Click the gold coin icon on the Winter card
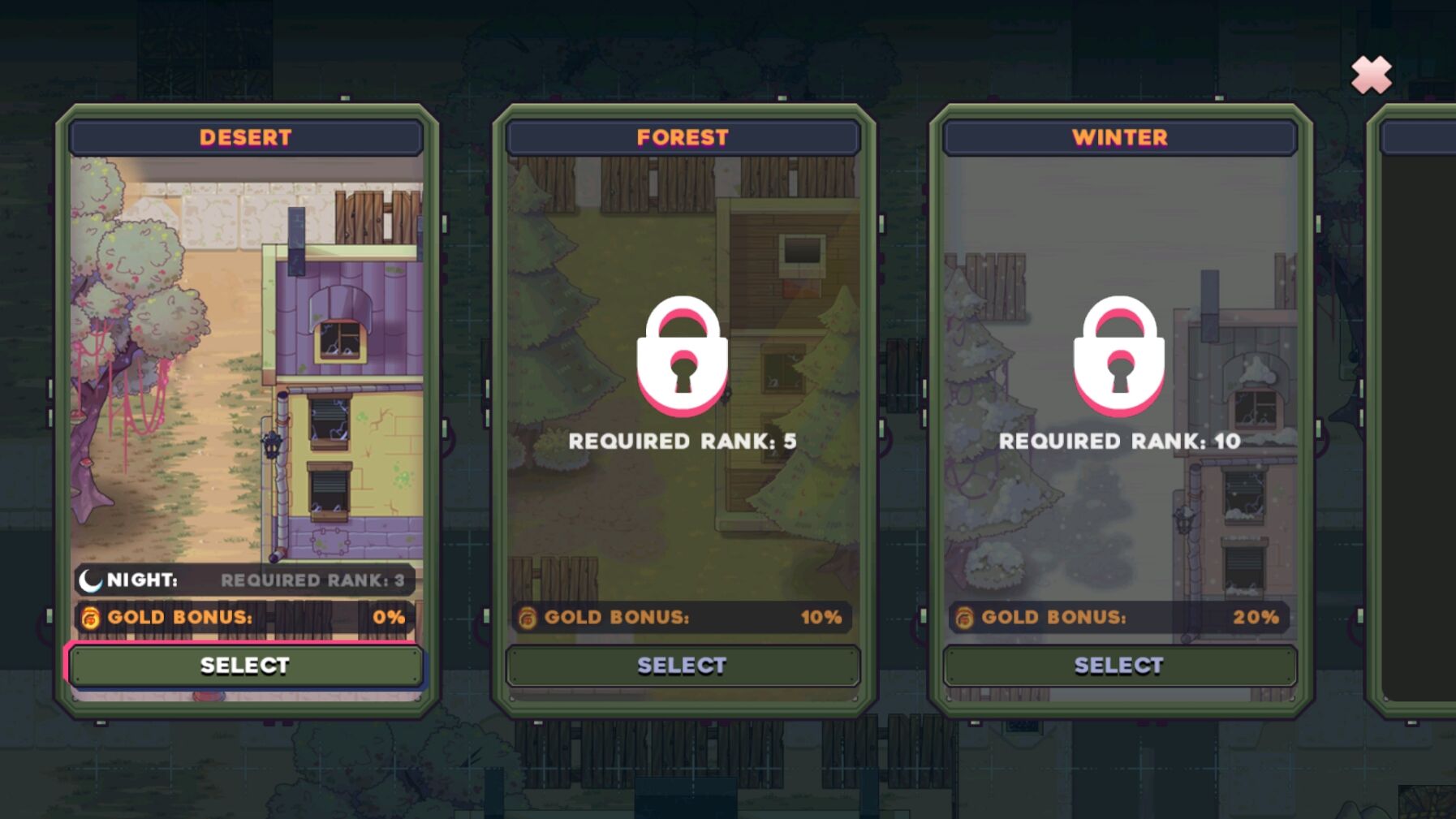 point(964,617)
